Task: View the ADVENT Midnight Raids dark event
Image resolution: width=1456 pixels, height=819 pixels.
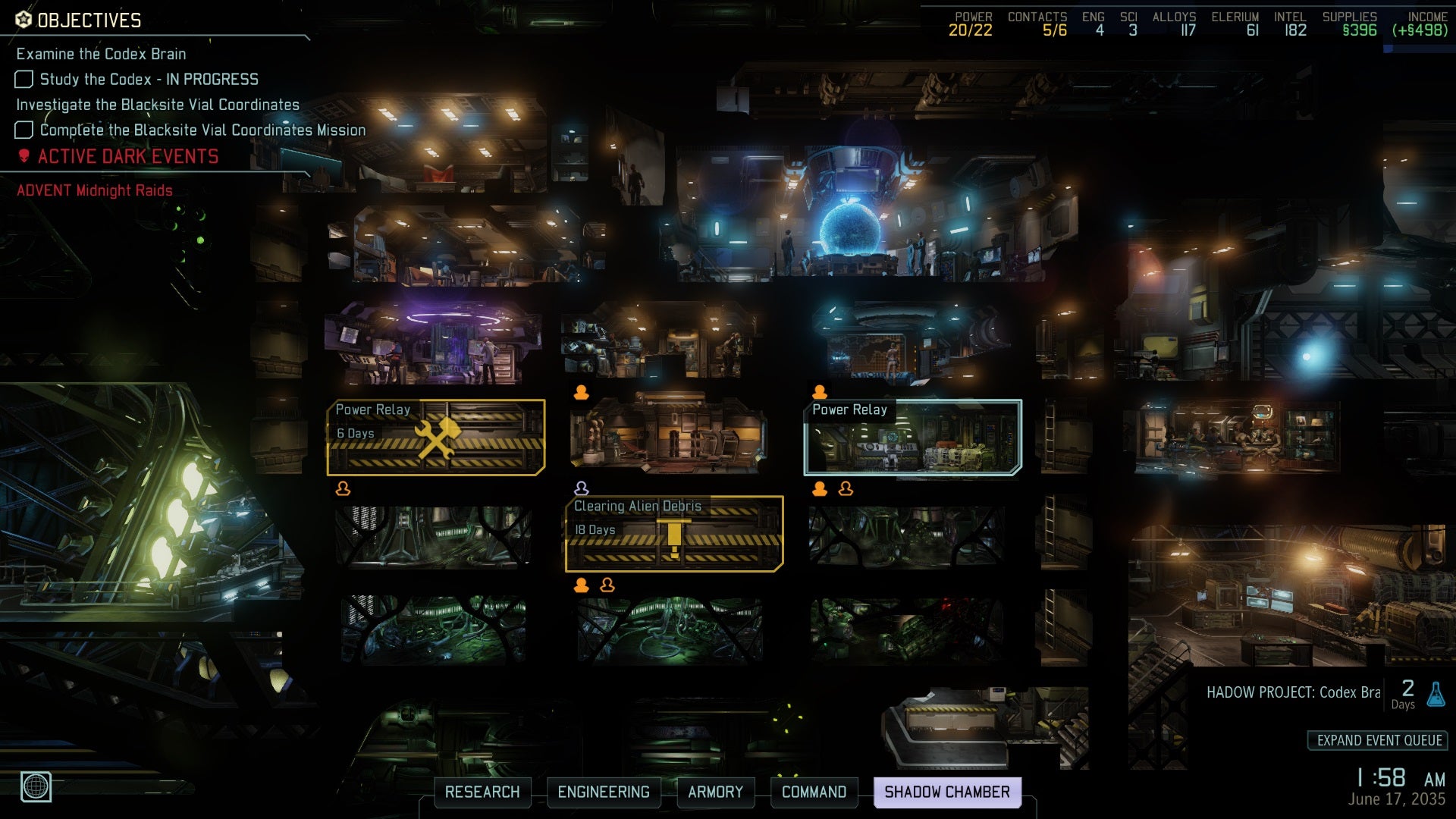Action: click(95, 190)
